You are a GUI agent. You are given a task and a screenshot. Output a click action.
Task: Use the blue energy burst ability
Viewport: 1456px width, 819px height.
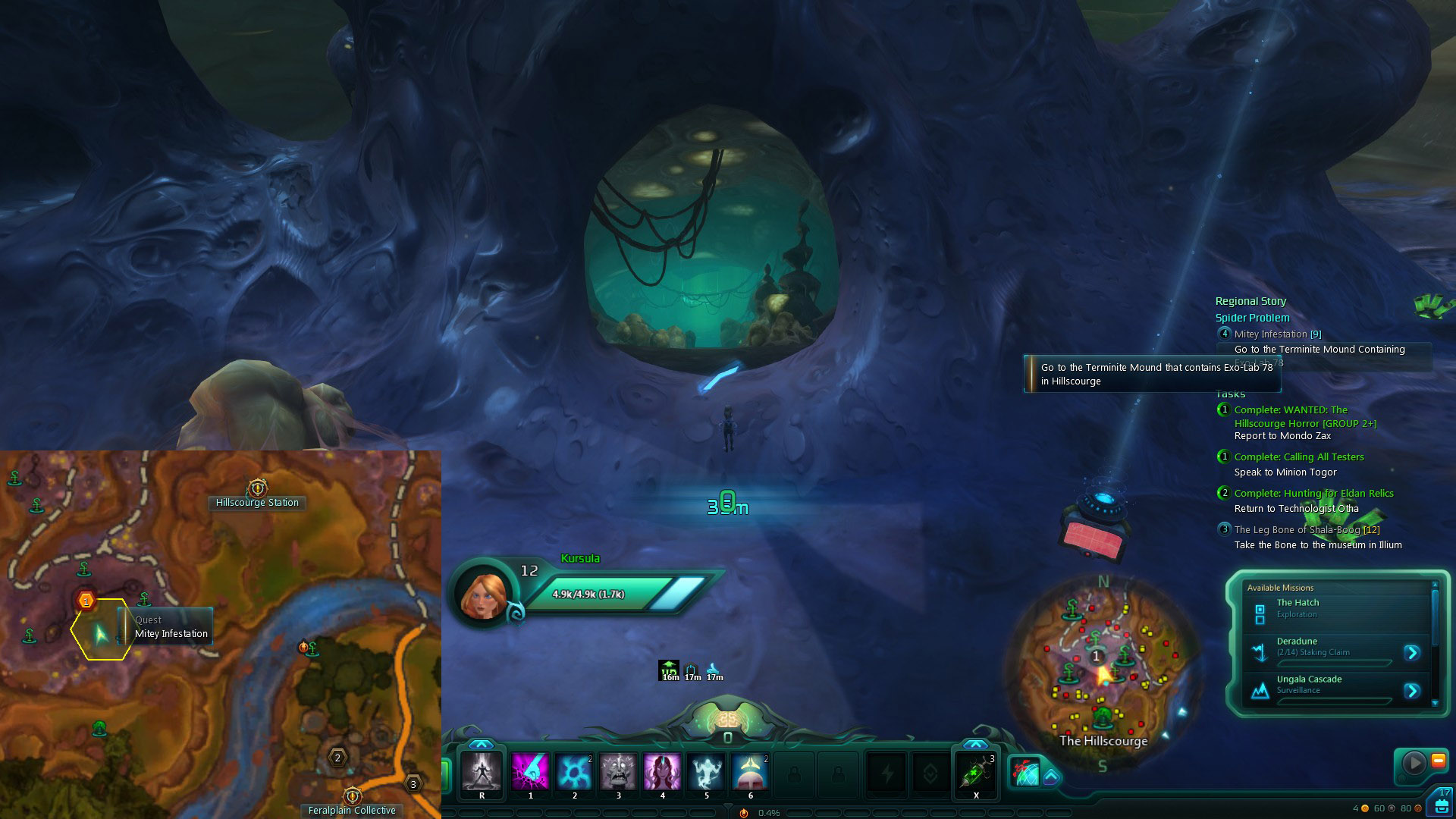(x=574, y=771)
